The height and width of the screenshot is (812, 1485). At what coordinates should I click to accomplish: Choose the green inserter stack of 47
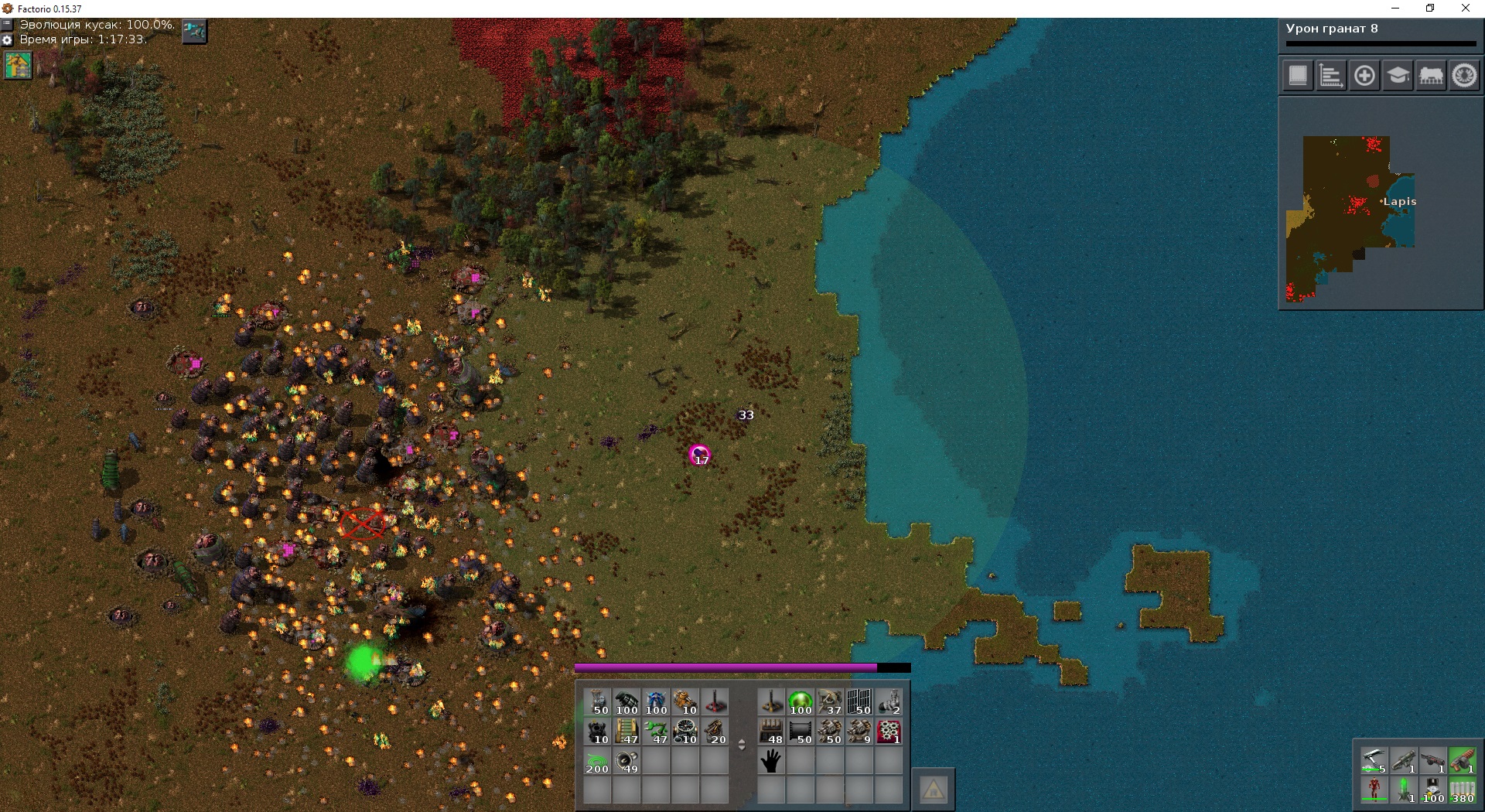tap(656, 732)
